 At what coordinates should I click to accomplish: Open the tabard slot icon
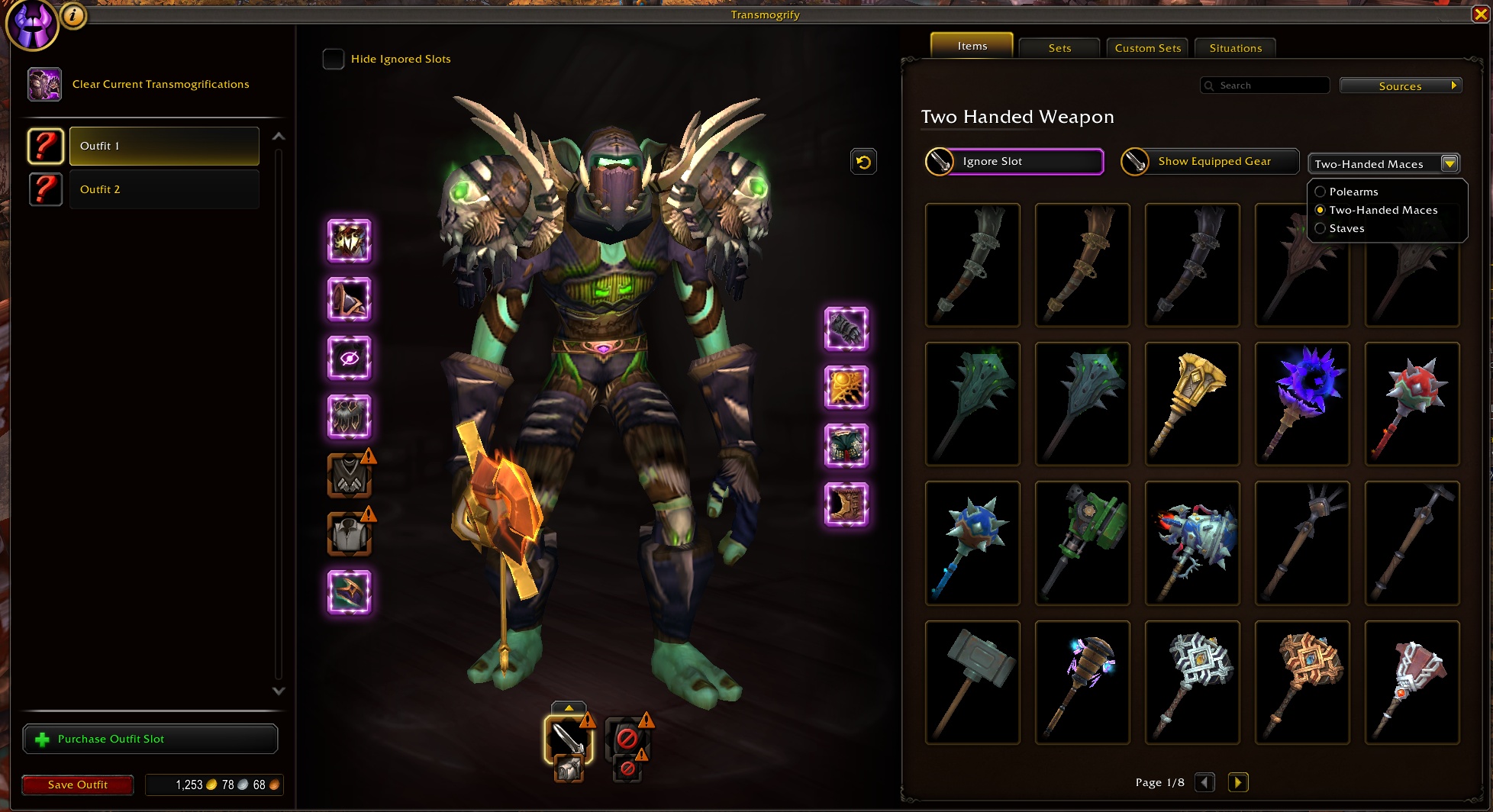(x=349, y=475)
